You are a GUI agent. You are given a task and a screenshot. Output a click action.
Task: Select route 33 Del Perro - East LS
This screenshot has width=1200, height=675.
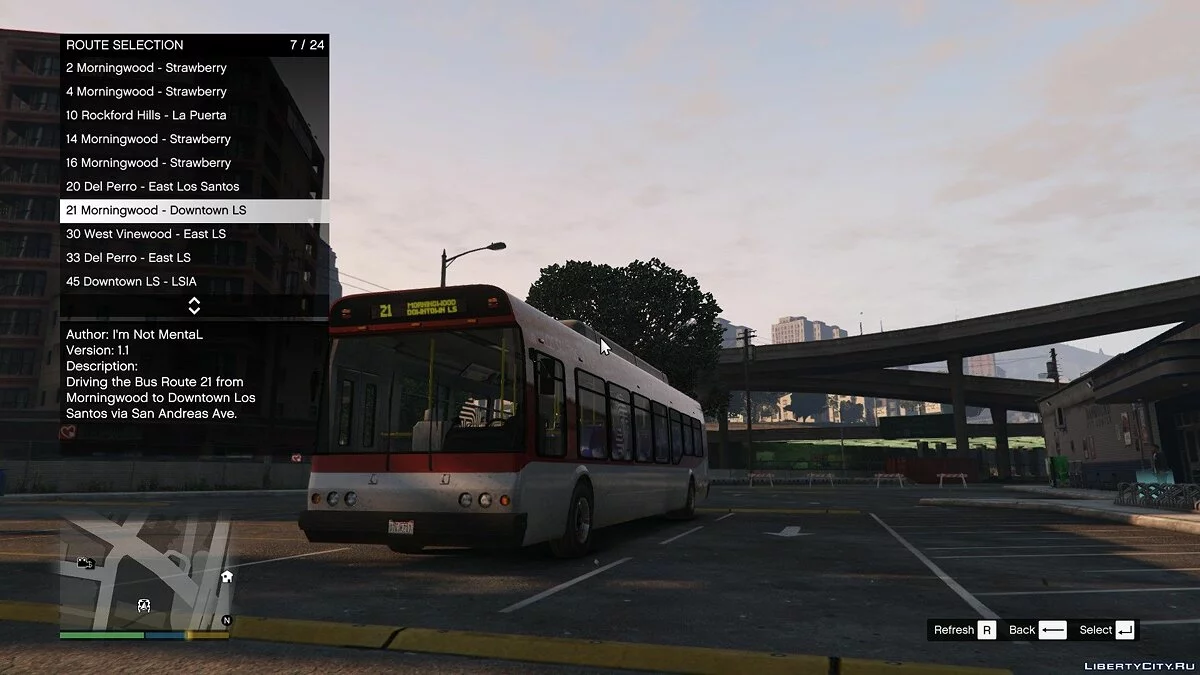click(x=128, y=258)
